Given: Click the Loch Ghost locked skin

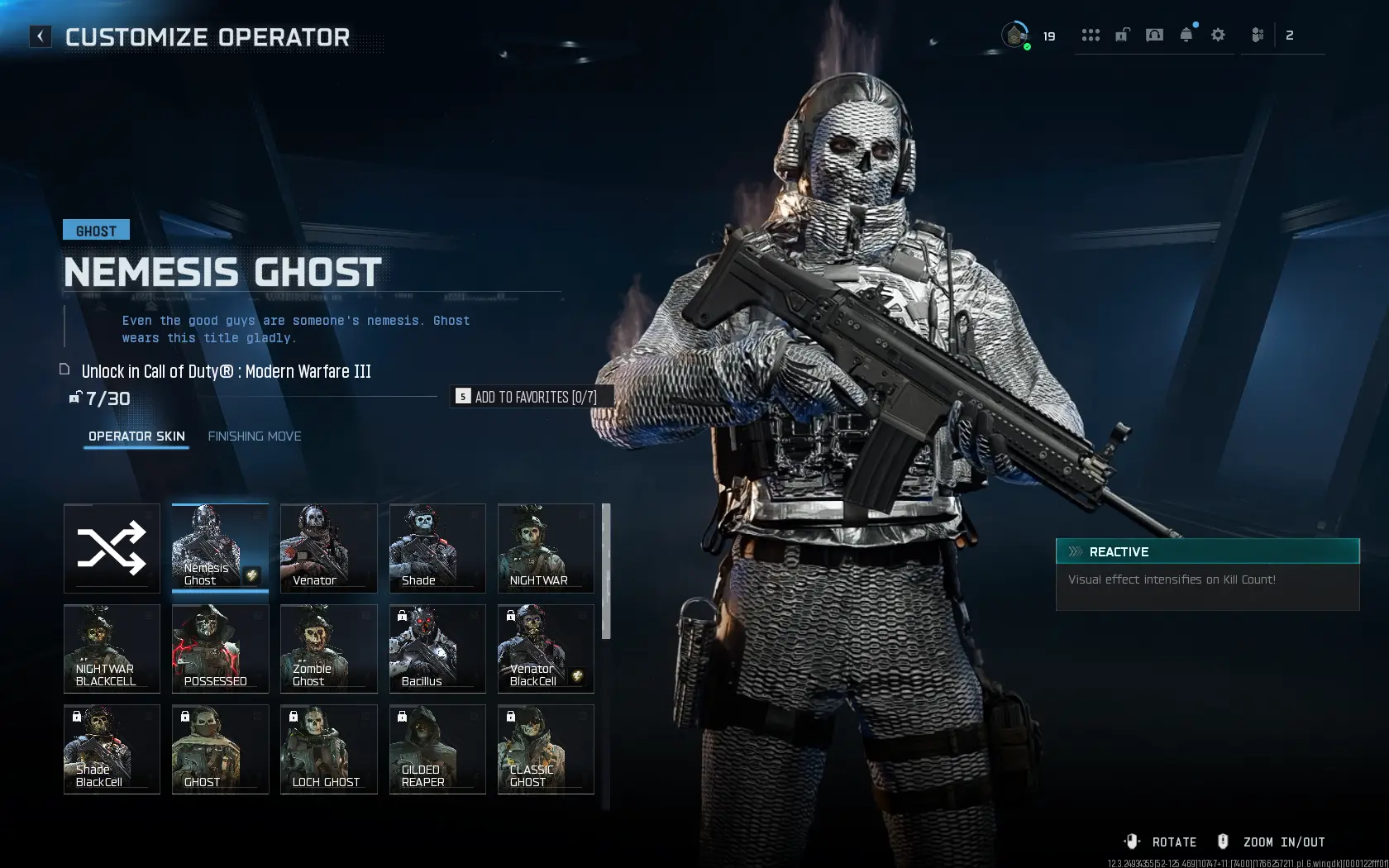Looking at the screenshot, I should 328,749.
